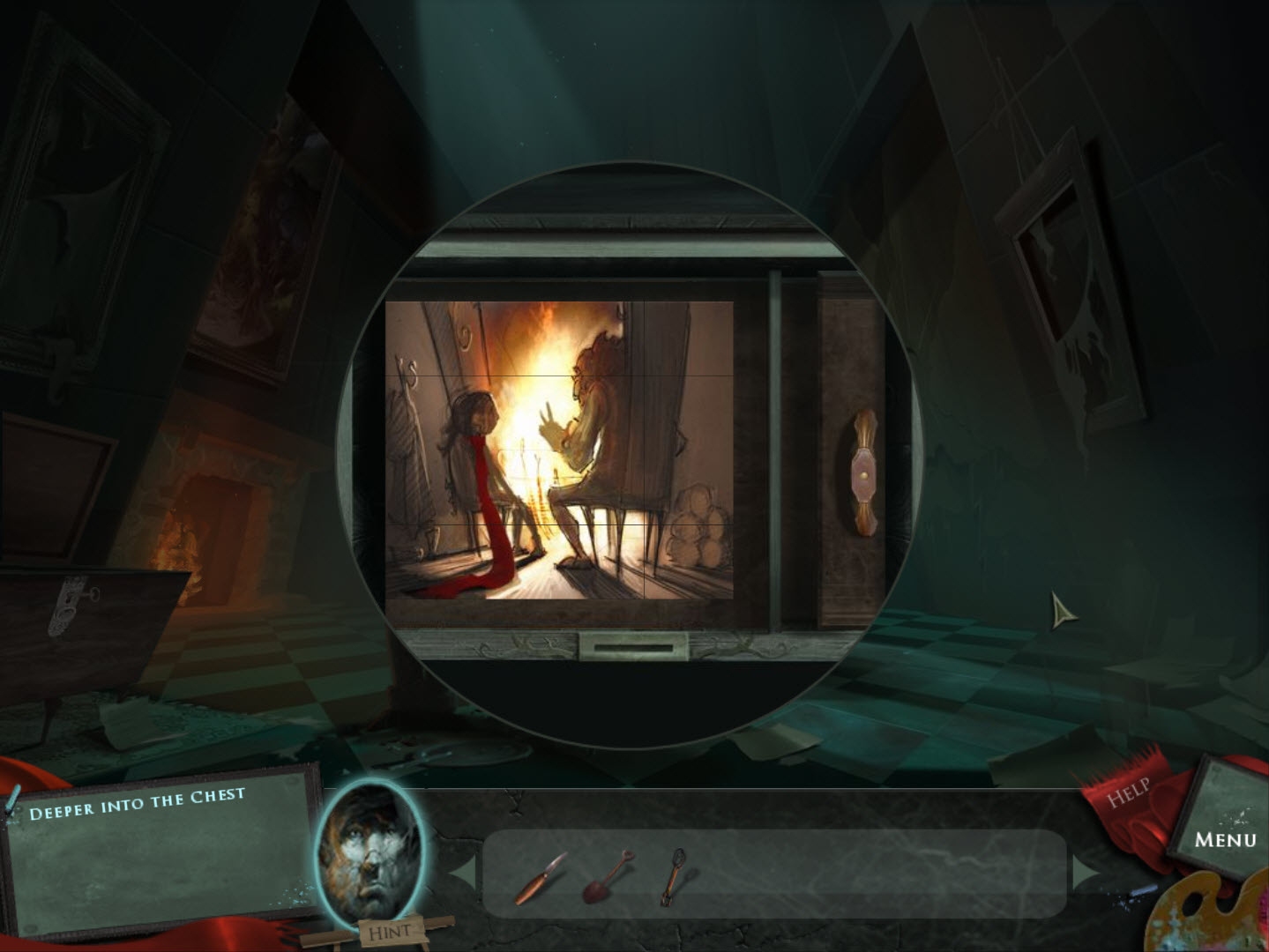Click the Deeper into the Chest objective board

click(x=159, y=851)
